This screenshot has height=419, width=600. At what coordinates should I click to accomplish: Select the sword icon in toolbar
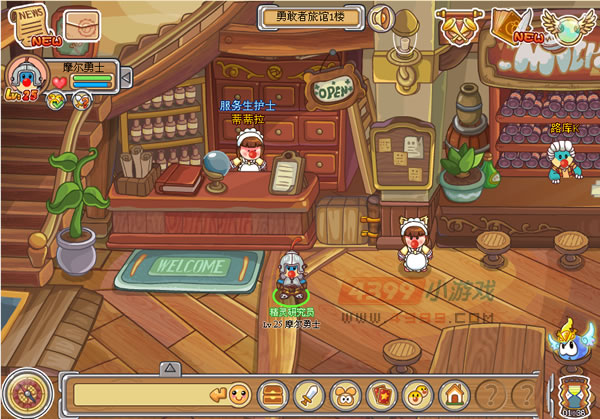tap(309, 393)
